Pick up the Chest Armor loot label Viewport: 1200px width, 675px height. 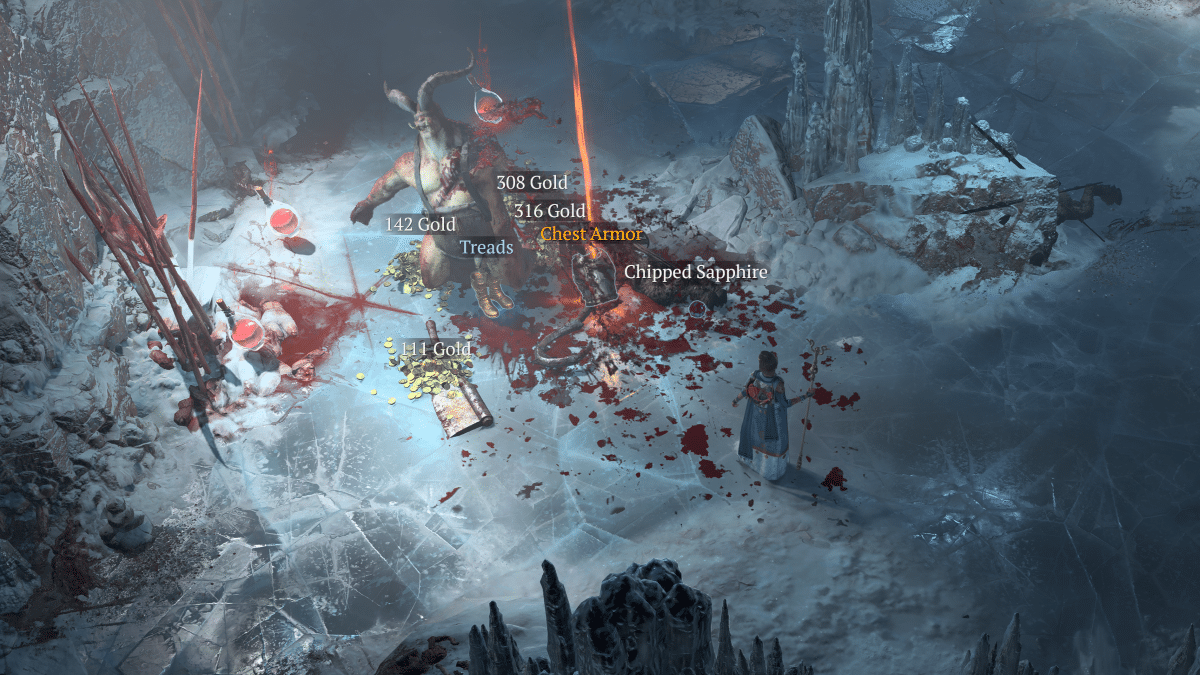pos(589,235)
